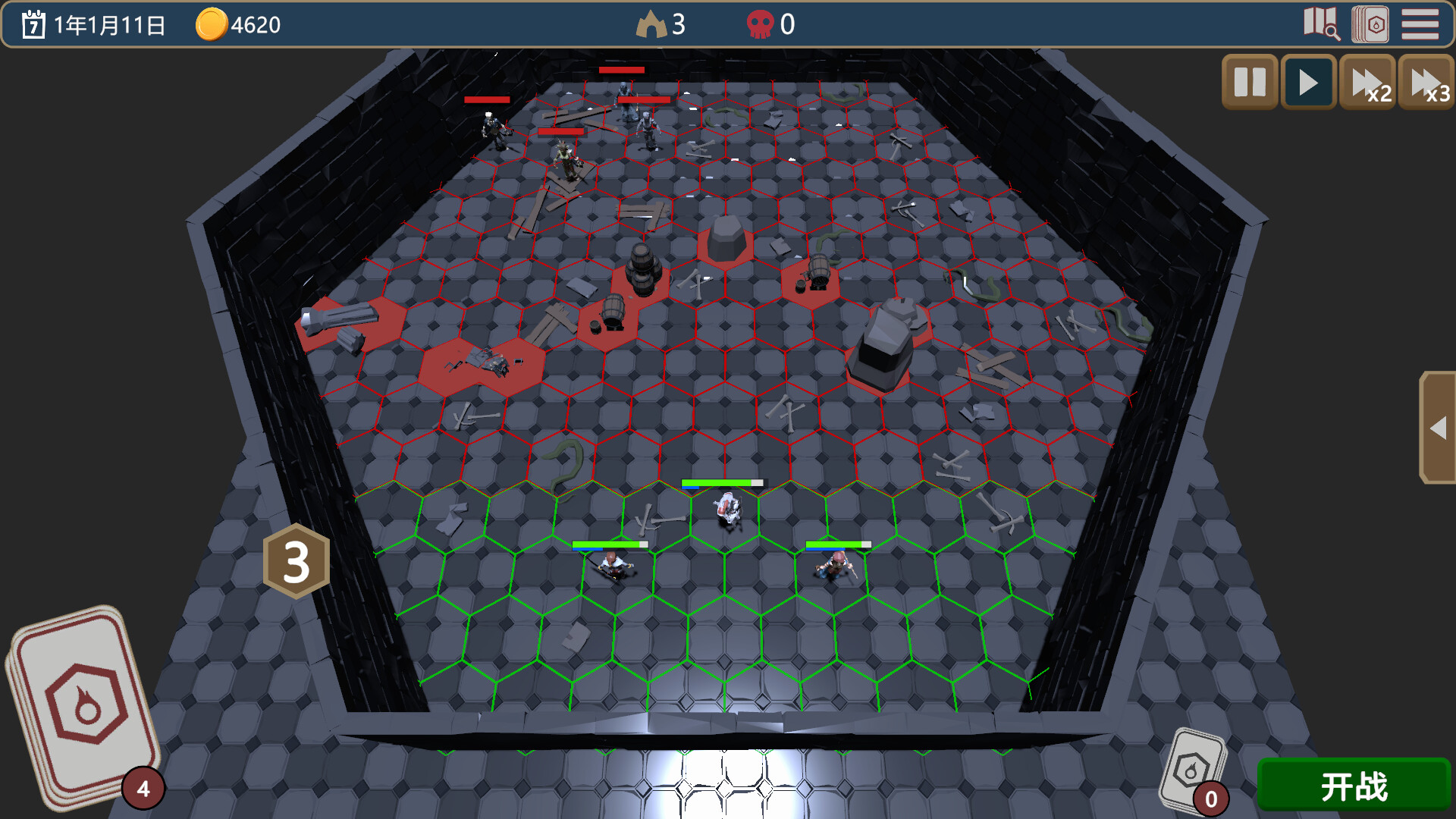The image size is (1456, 819).
Task: Click the red badge showing 4 cards
Action: [x=144, y=789]
